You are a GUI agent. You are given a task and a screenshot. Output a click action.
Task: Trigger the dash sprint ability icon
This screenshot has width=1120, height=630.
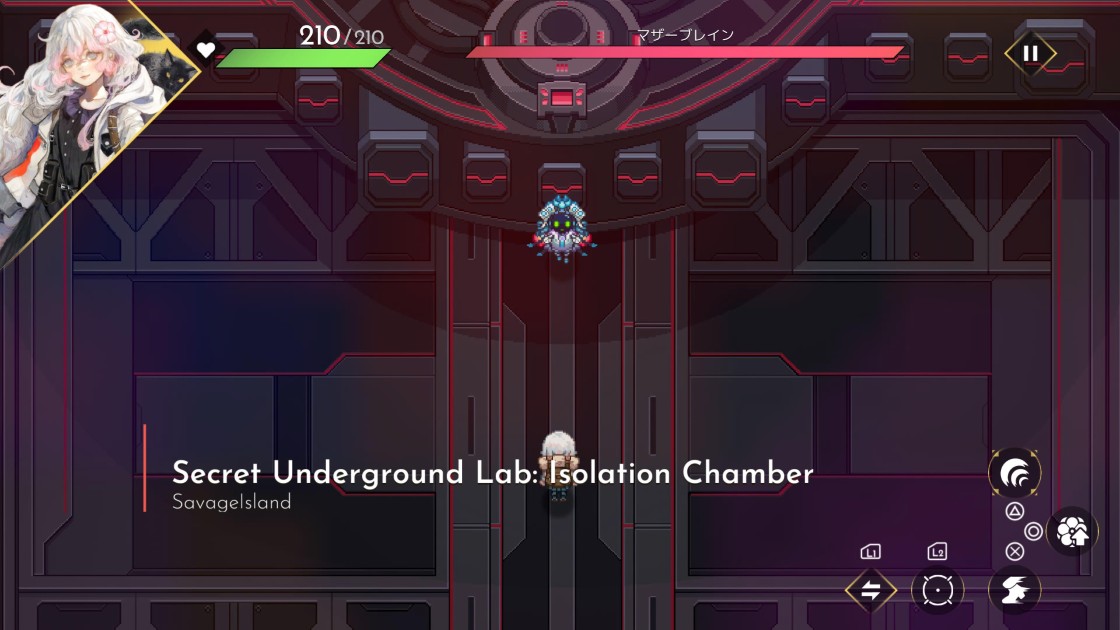click(x=1014, y=590)
